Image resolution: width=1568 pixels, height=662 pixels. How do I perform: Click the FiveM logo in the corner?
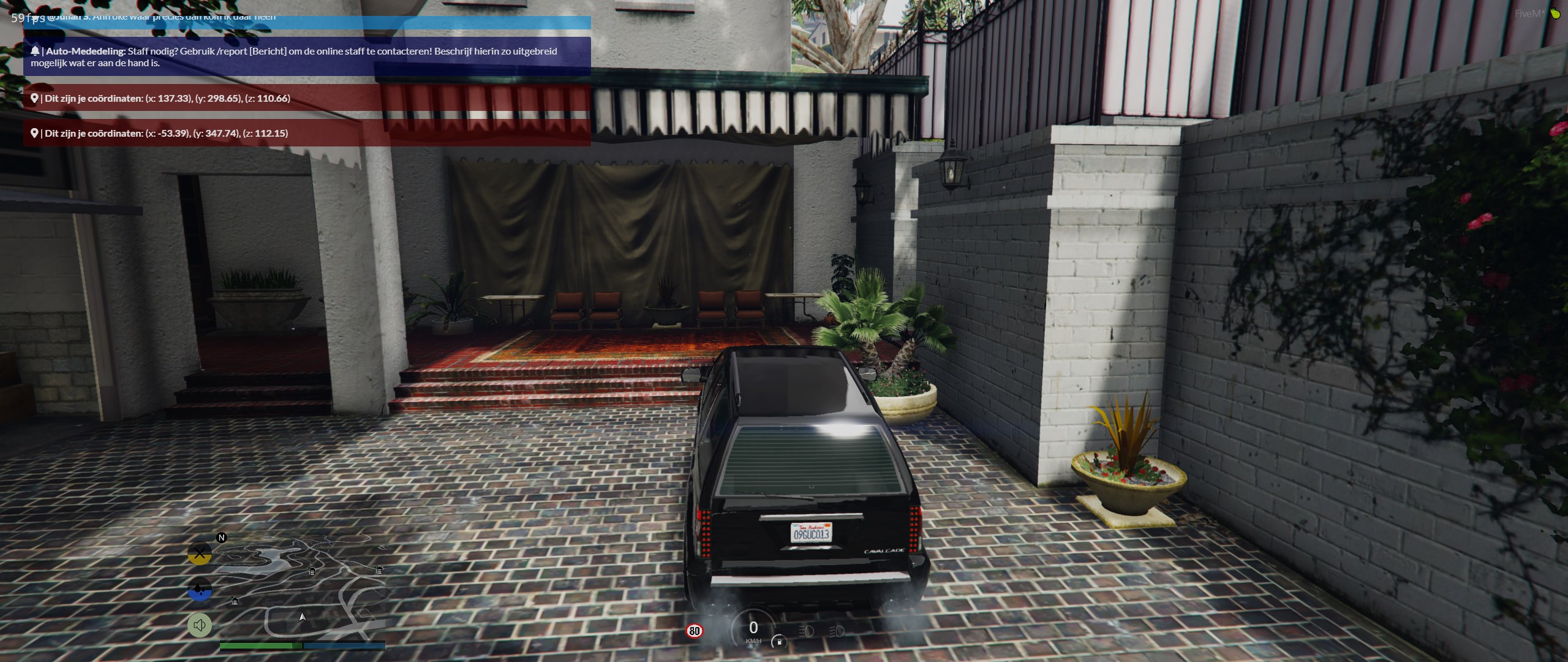1555,13
